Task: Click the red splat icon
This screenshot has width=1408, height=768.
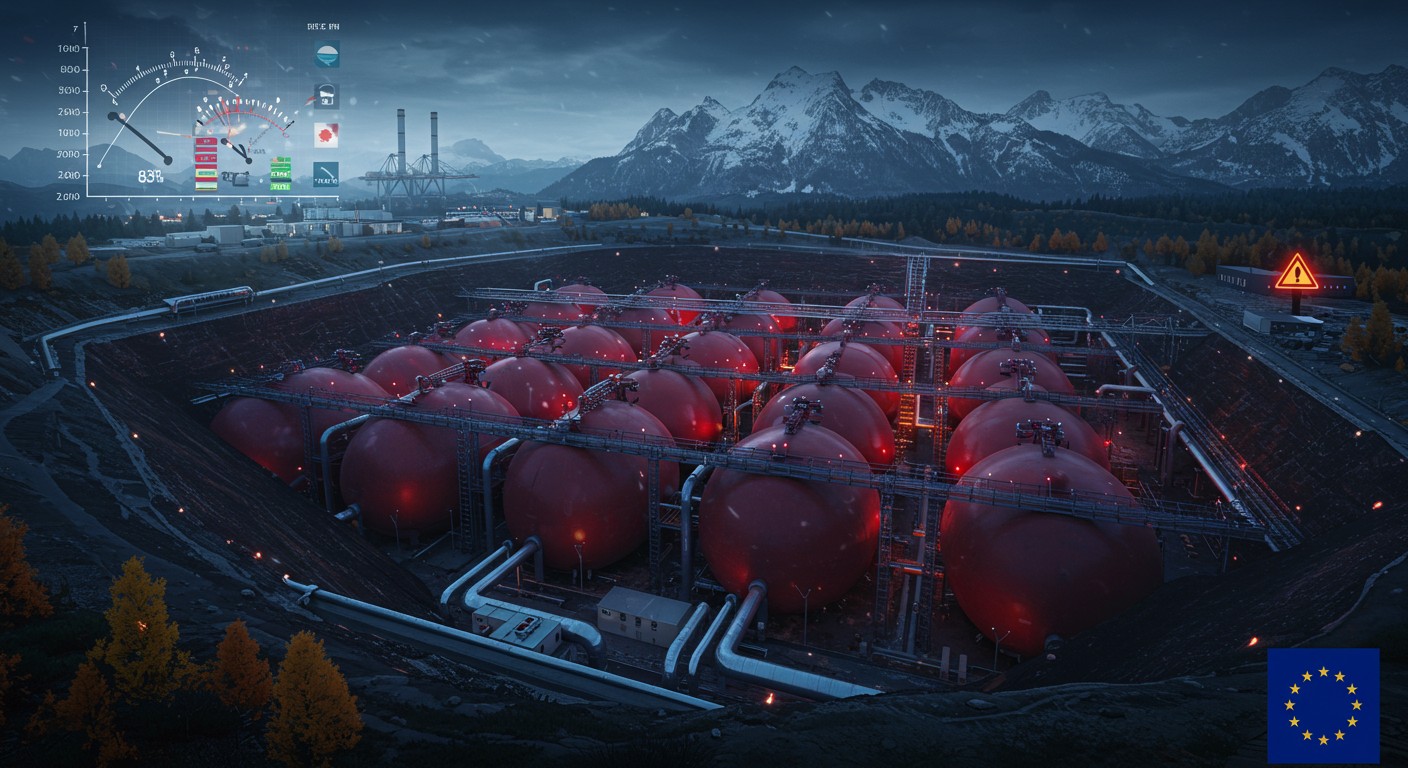Action: click(x=327, y=135)
